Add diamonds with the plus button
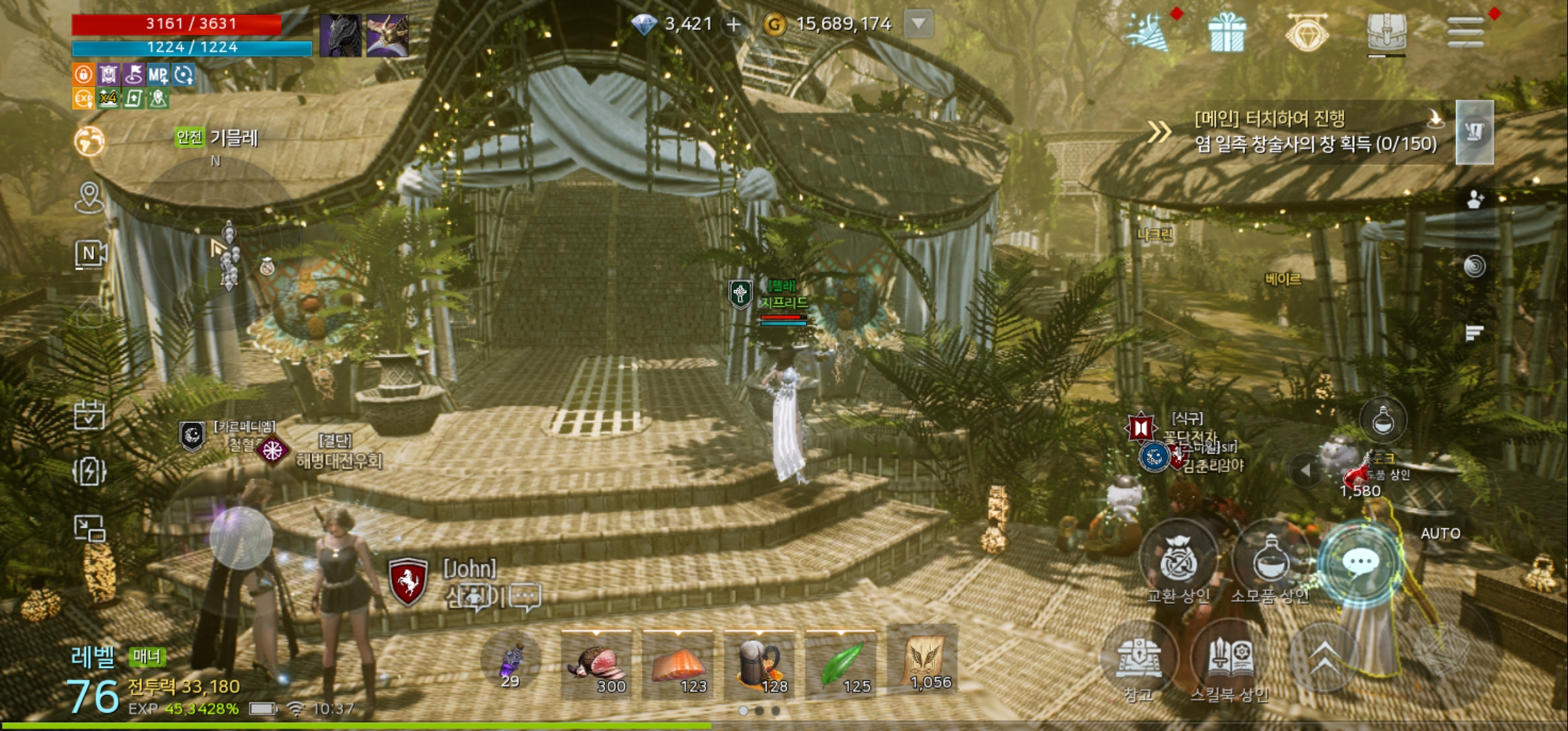Screen dimensions: 1568x731 click(733, 25)
